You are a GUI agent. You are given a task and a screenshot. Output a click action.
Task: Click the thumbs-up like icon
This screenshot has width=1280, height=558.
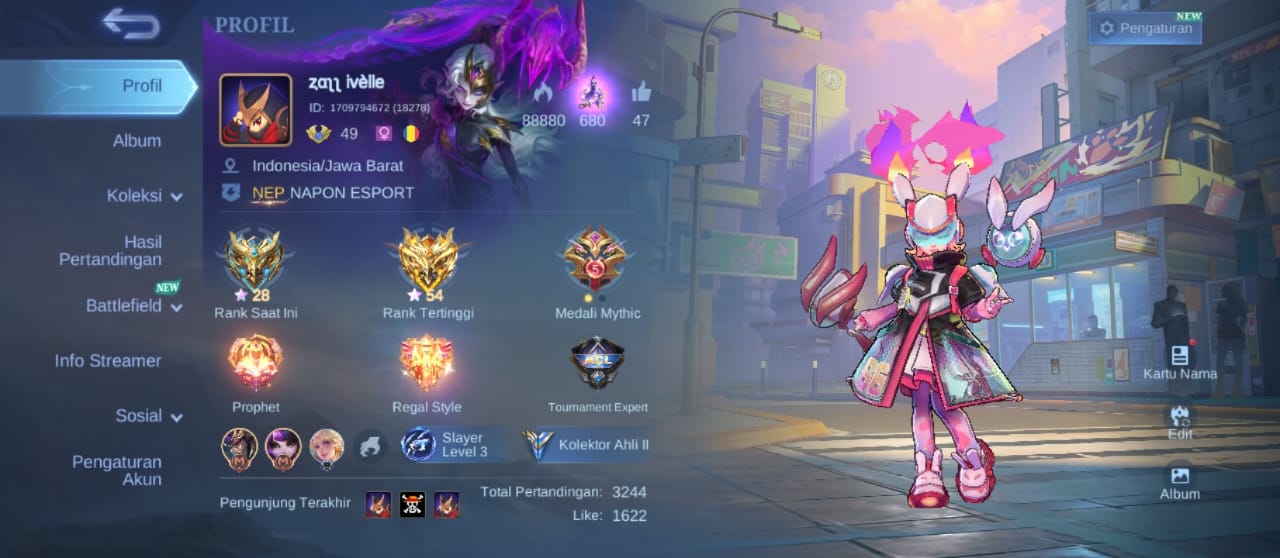pos(641,94)
